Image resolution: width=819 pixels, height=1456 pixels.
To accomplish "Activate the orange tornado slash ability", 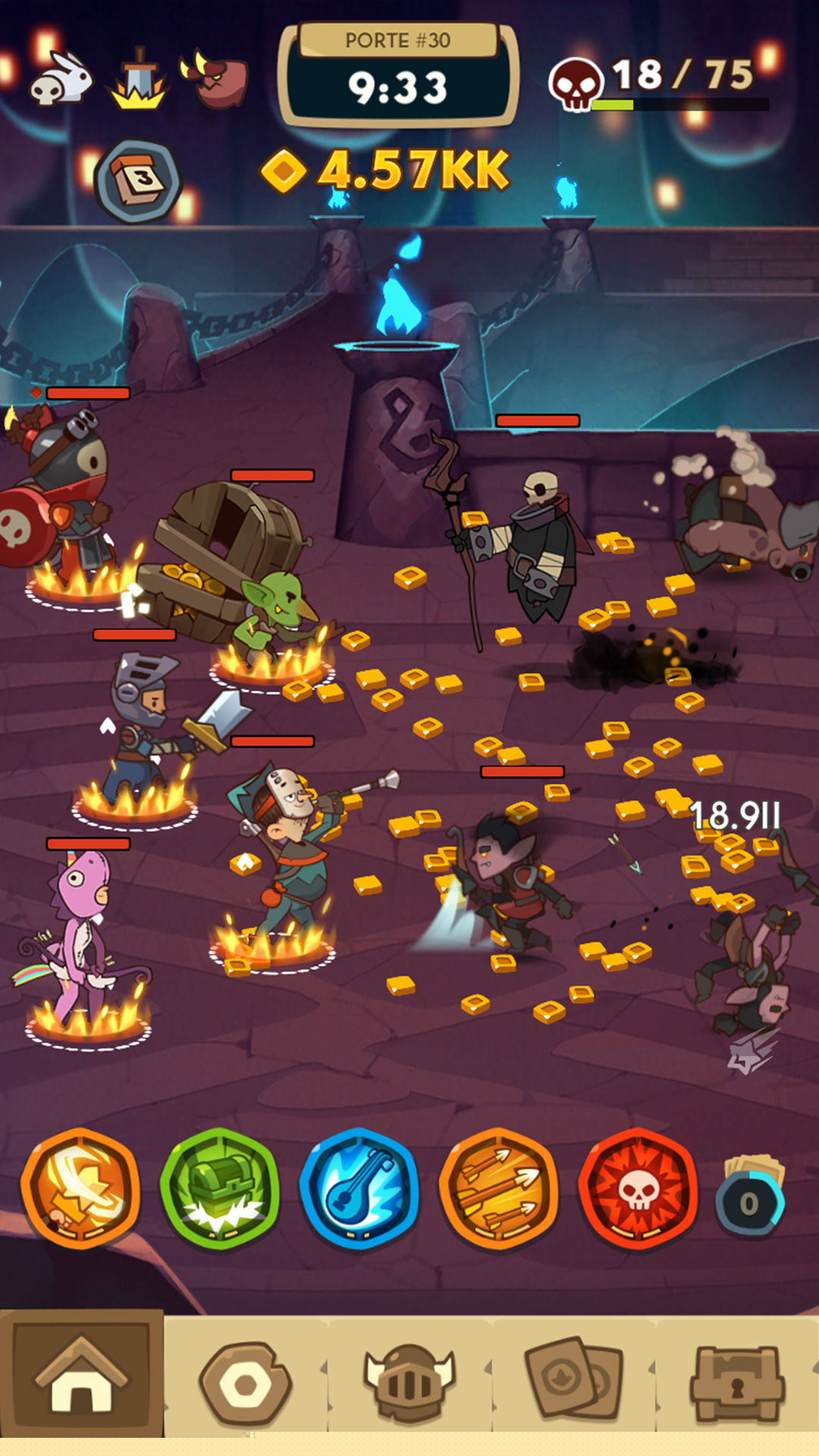I will [x=80, y=1188].
